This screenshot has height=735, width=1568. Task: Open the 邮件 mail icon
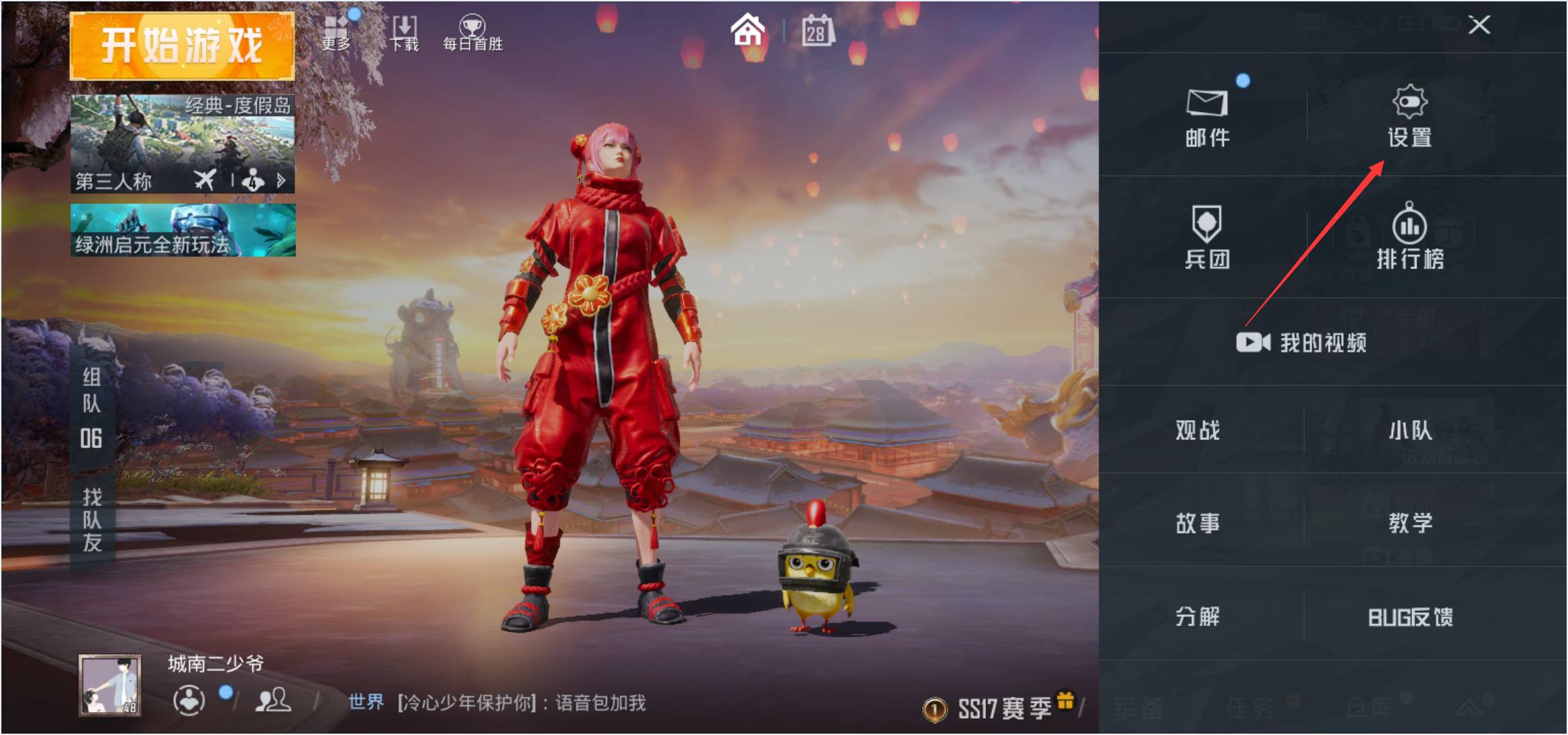1209,115
